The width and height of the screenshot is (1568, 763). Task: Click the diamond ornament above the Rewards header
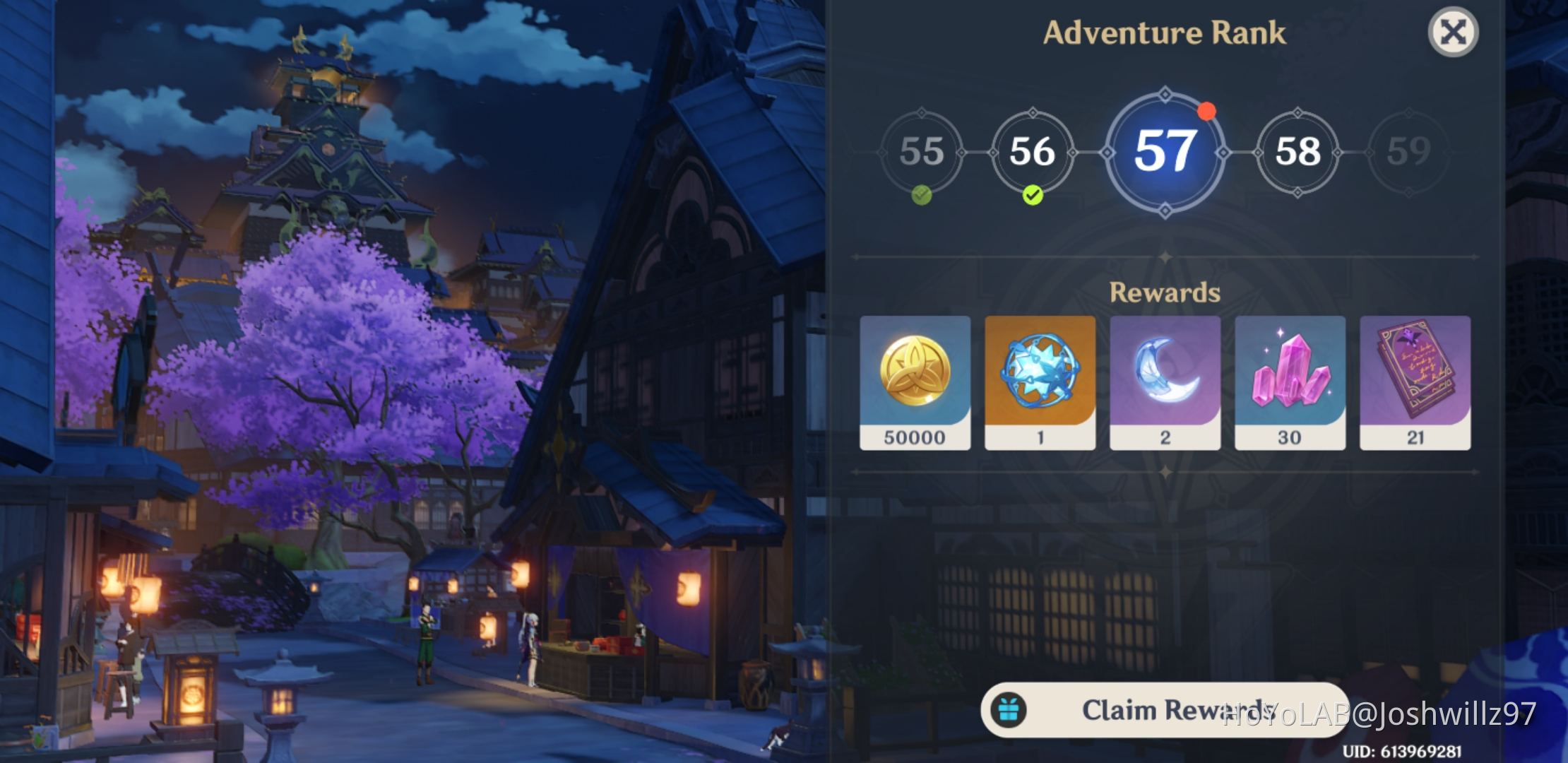click(1165, 256)
